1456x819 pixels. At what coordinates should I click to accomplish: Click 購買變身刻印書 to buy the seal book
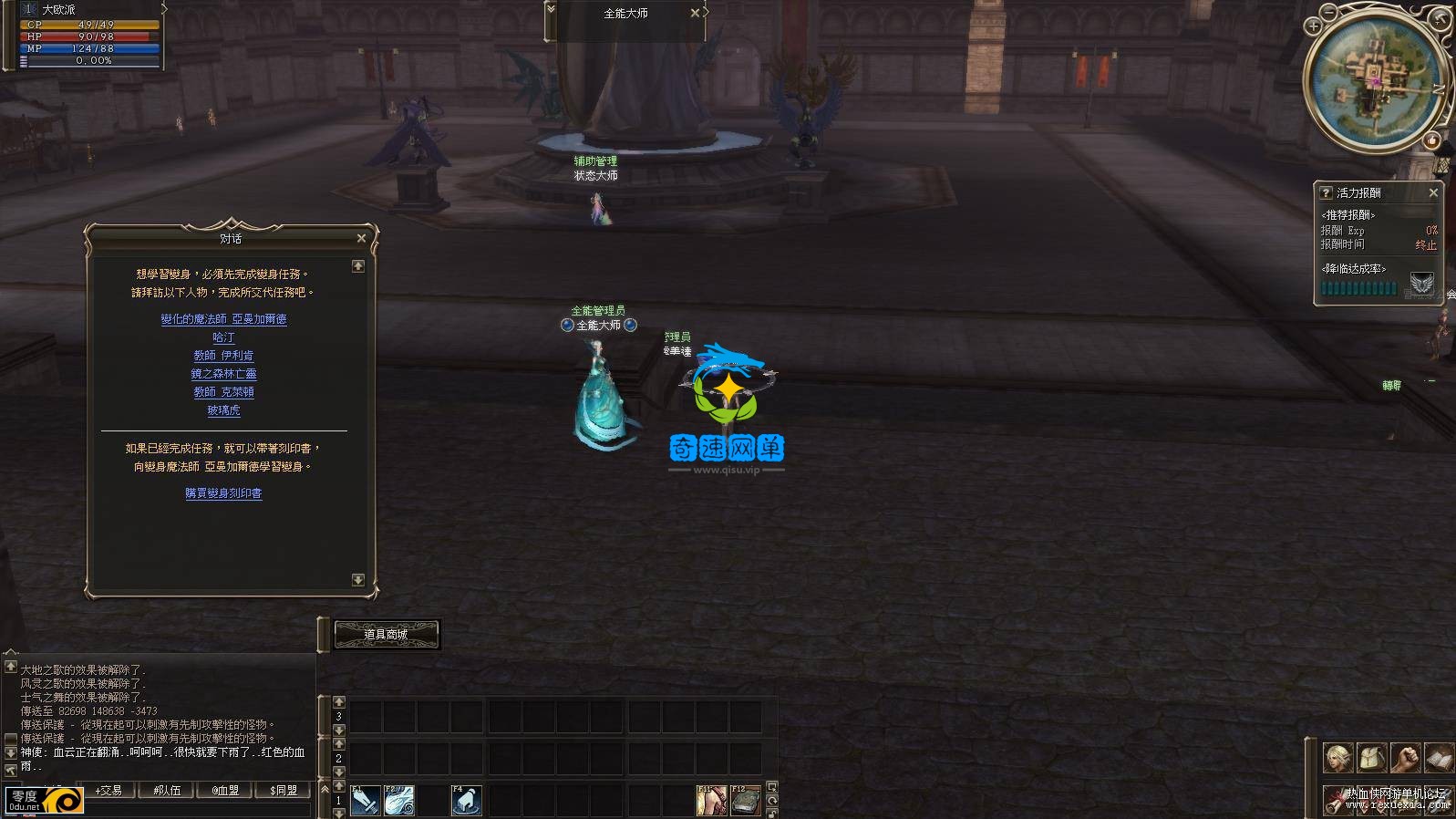pyautogui.click(x=223, y=493)
